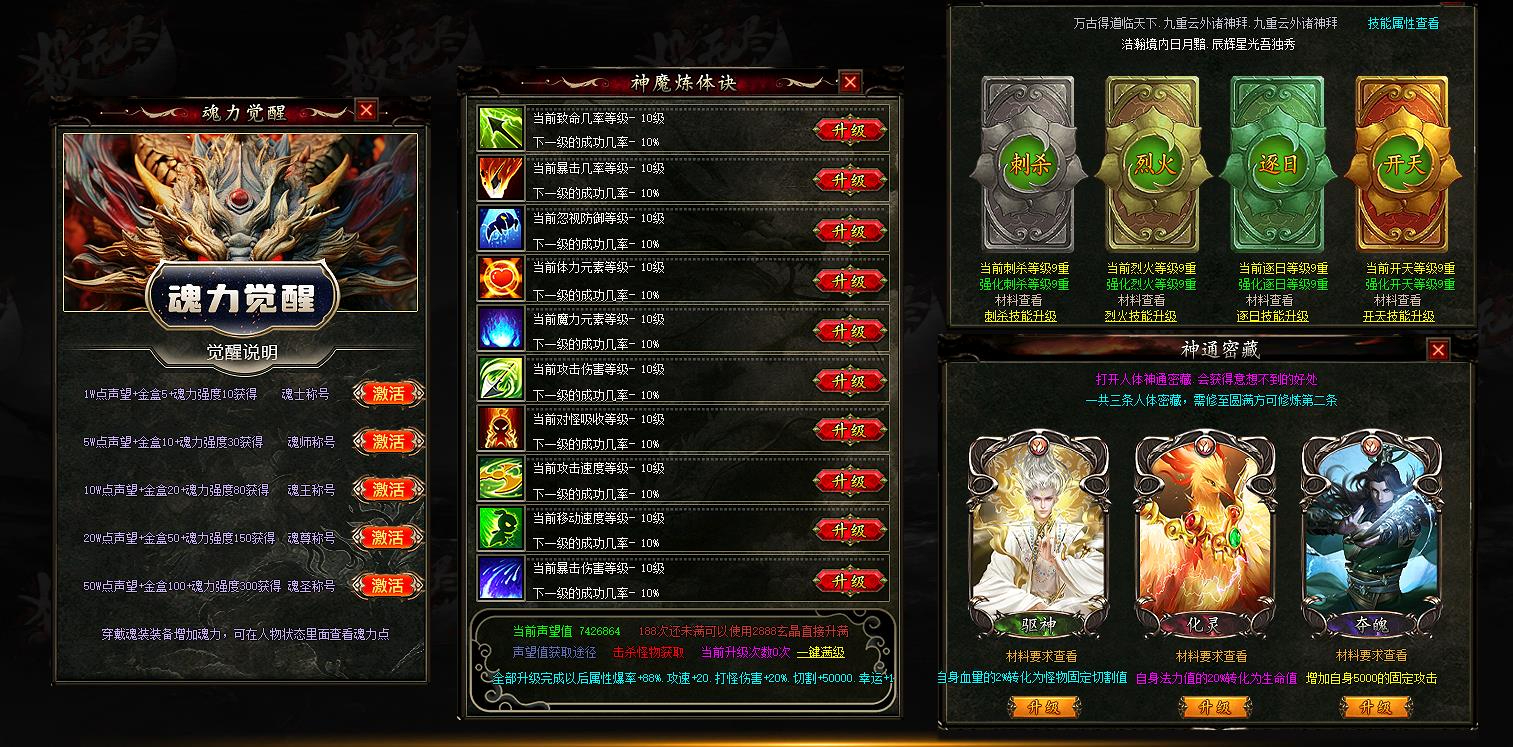Click the 暴击几率 skill icon
This screenshot has height=747, width=1513.
pyautogui.click(x=503, y=180)
